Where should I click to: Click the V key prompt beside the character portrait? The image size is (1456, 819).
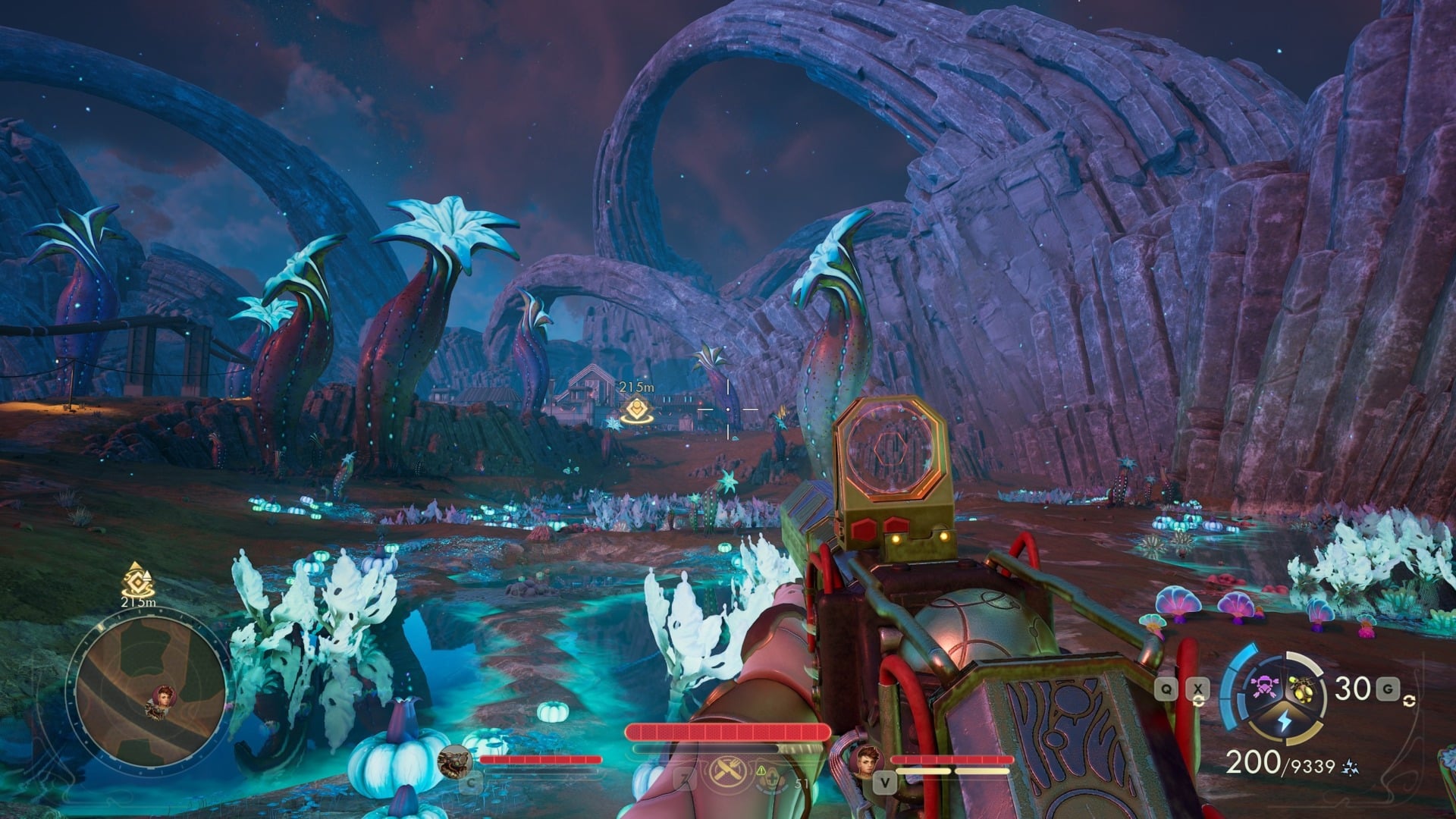click(x=885, y=783)
